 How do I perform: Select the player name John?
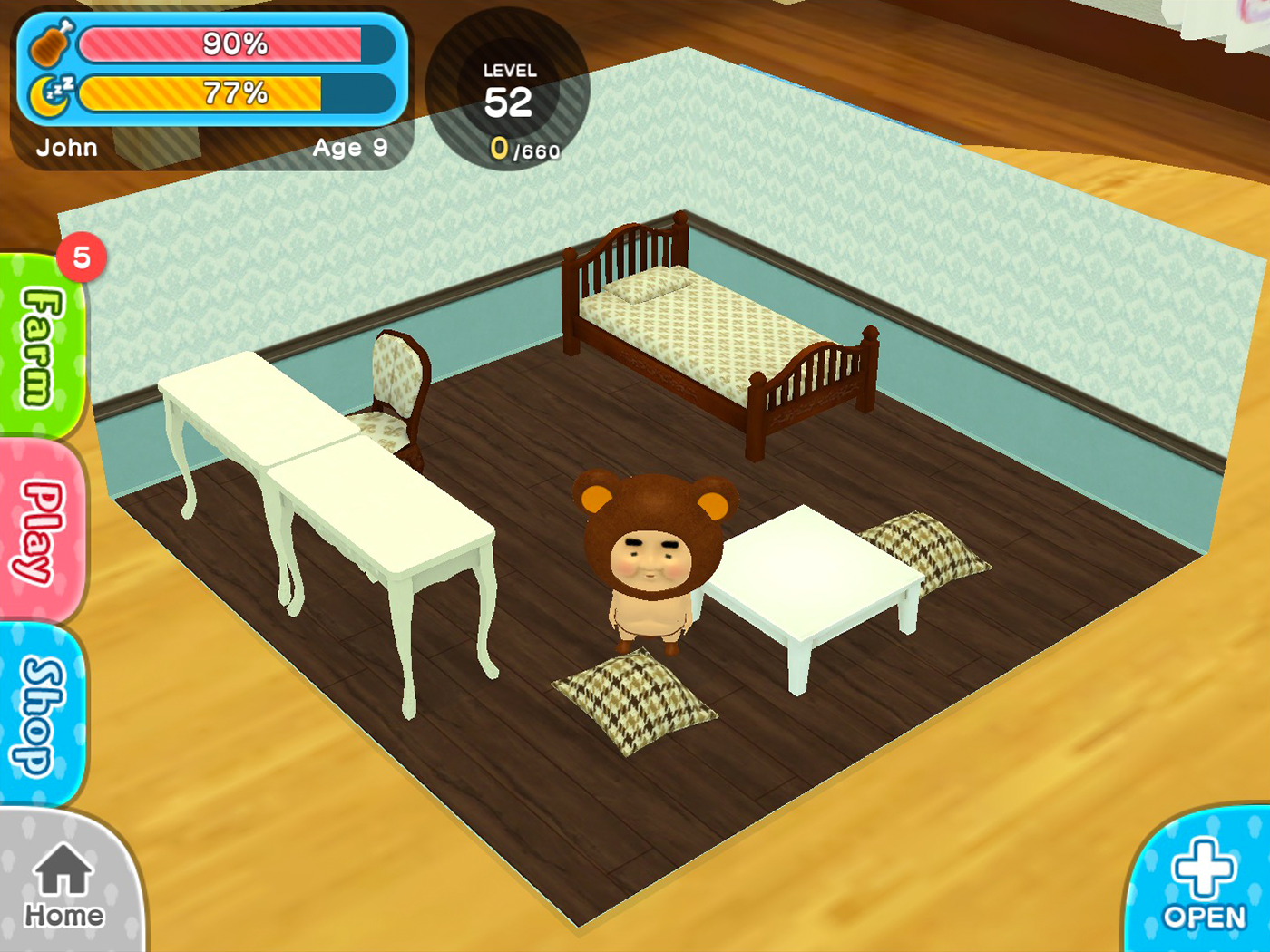[67, 148]
